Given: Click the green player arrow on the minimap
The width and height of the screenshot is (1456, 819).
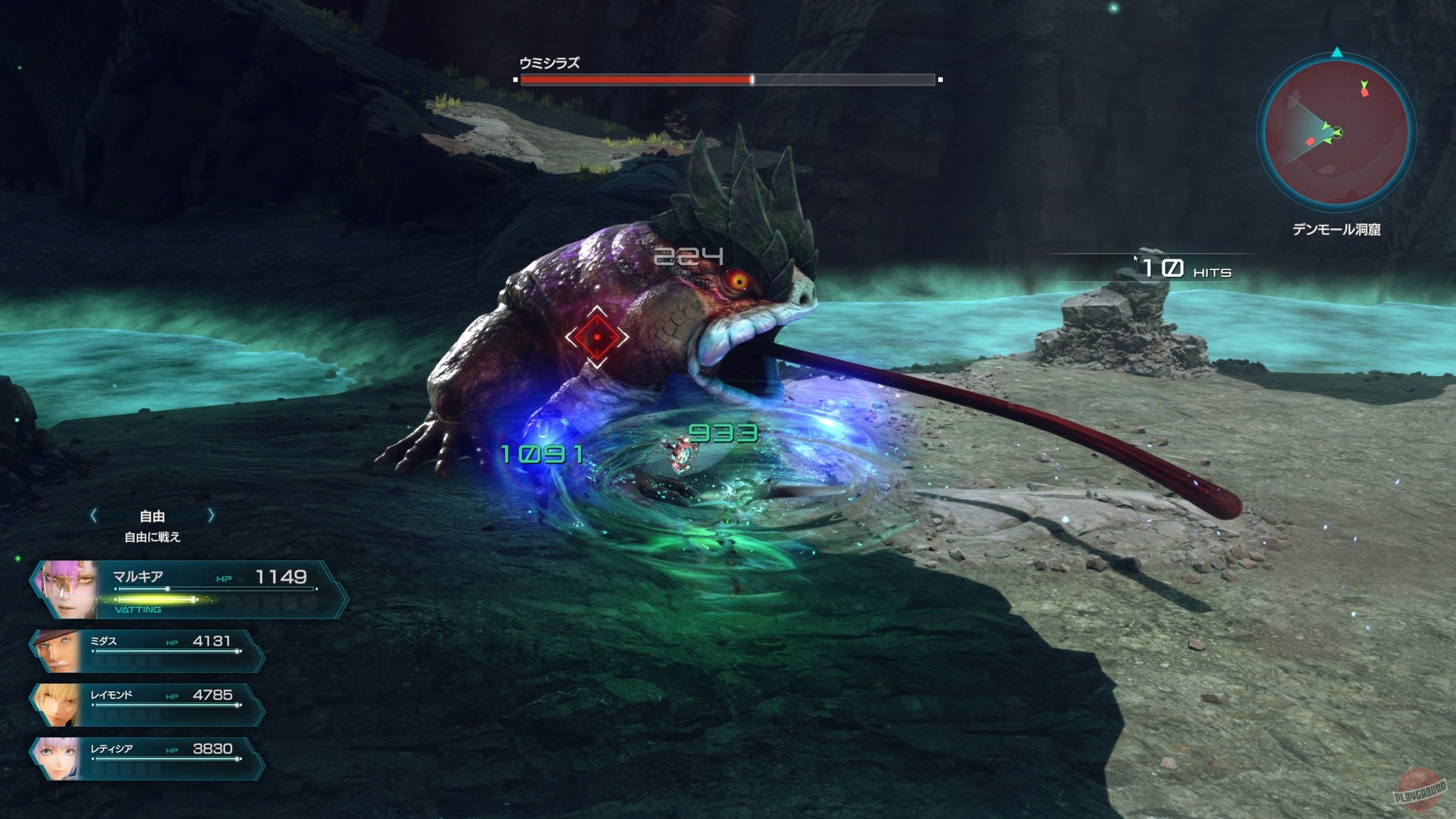Looking at the screenshot, I should [1338, 133].
